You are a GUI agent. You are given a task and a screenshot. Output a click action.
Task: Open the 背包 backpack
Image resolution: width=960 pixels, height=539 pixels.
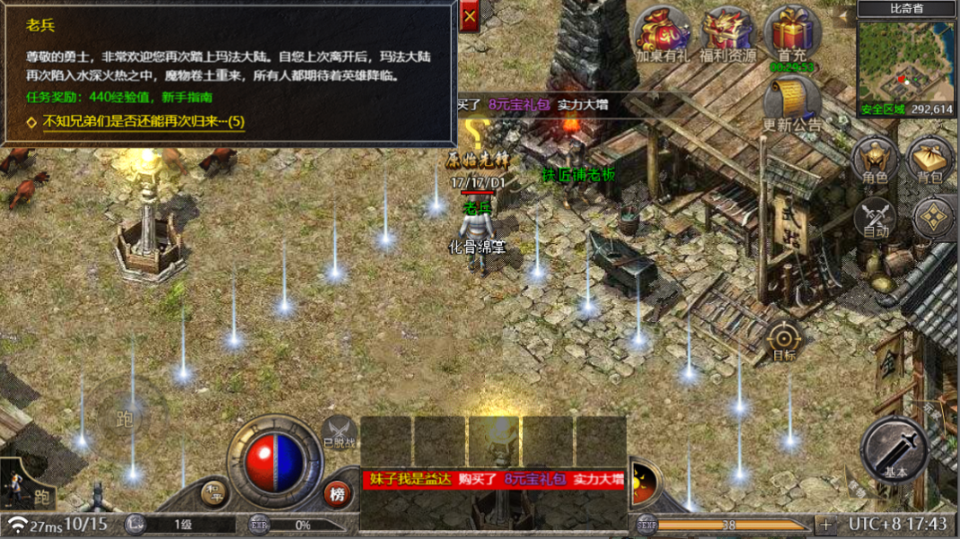[932, 161]
